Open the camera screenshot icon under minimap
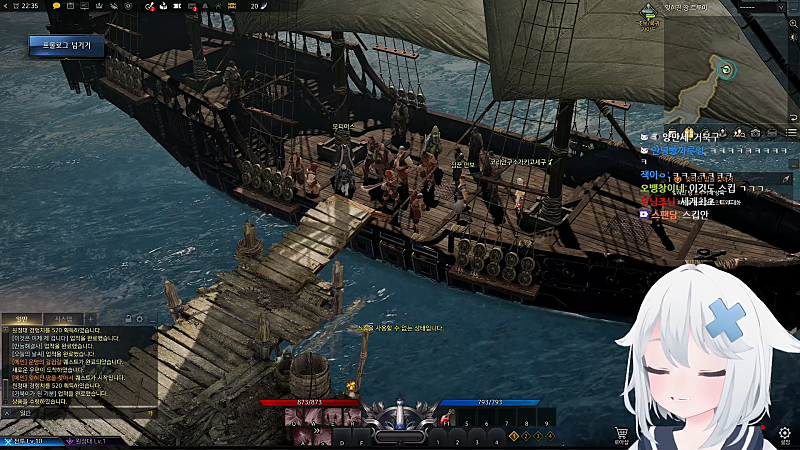This screenshot has height=450, width=800. [x=755, y=133]
